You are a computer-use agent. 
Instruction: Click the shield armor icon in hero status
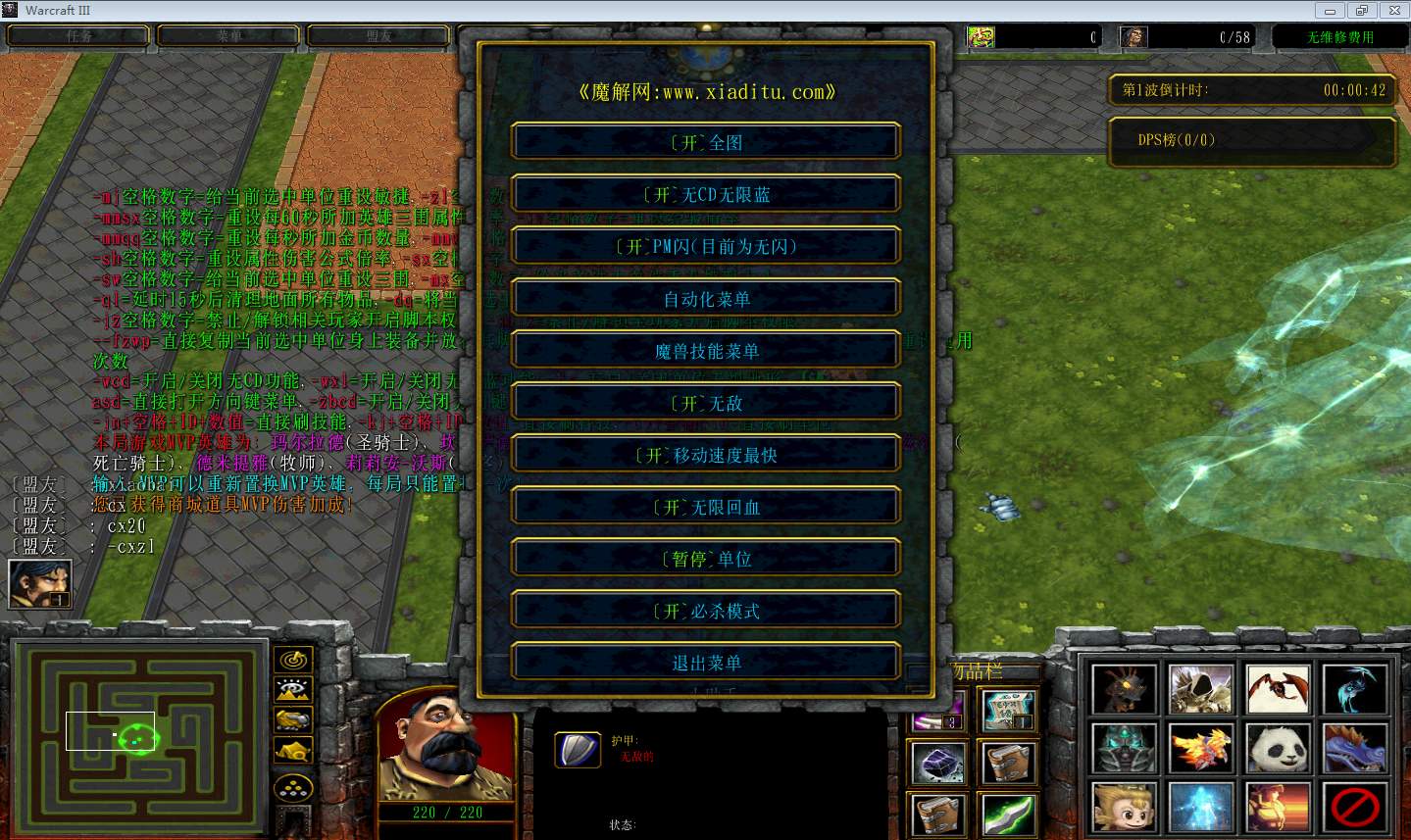[x=578, y=750]
